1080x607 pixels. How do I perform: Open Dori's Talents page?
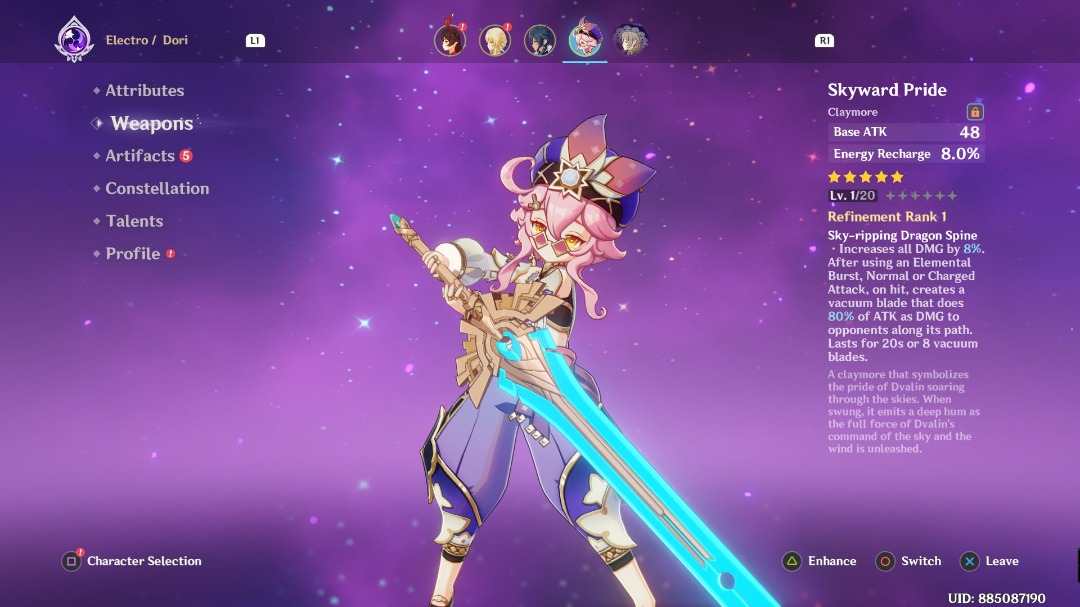click(x=134, y=221)
